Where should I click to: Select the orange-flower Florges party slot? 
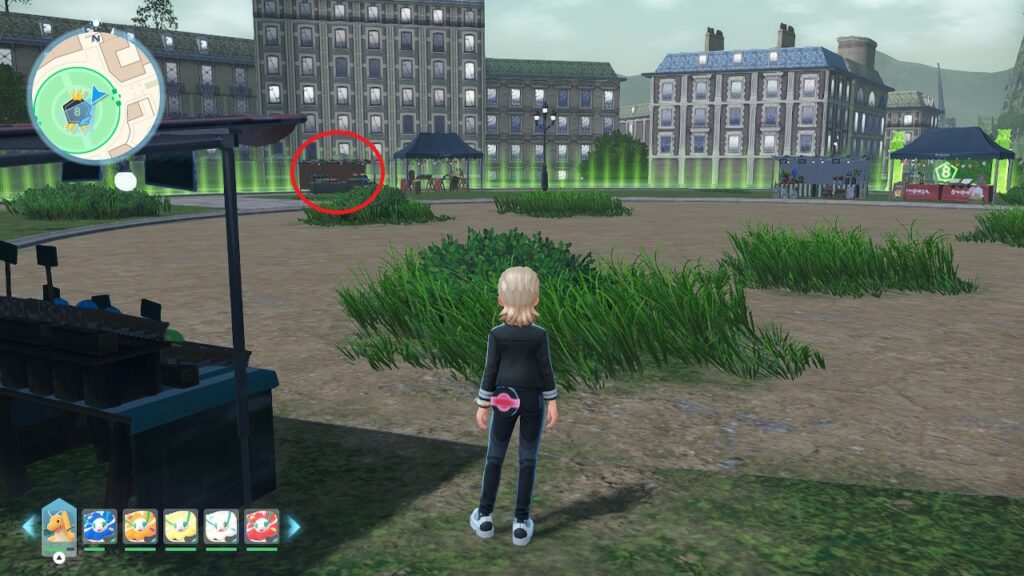pos(140,526)
